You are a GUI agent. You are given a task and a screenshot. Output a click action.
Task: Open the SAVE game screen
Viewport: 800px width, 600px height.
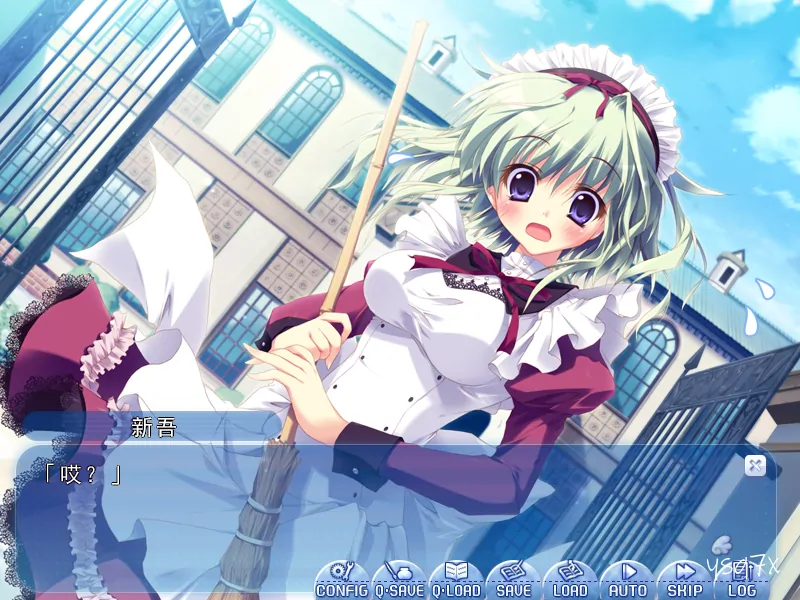[x=513, y=581]
